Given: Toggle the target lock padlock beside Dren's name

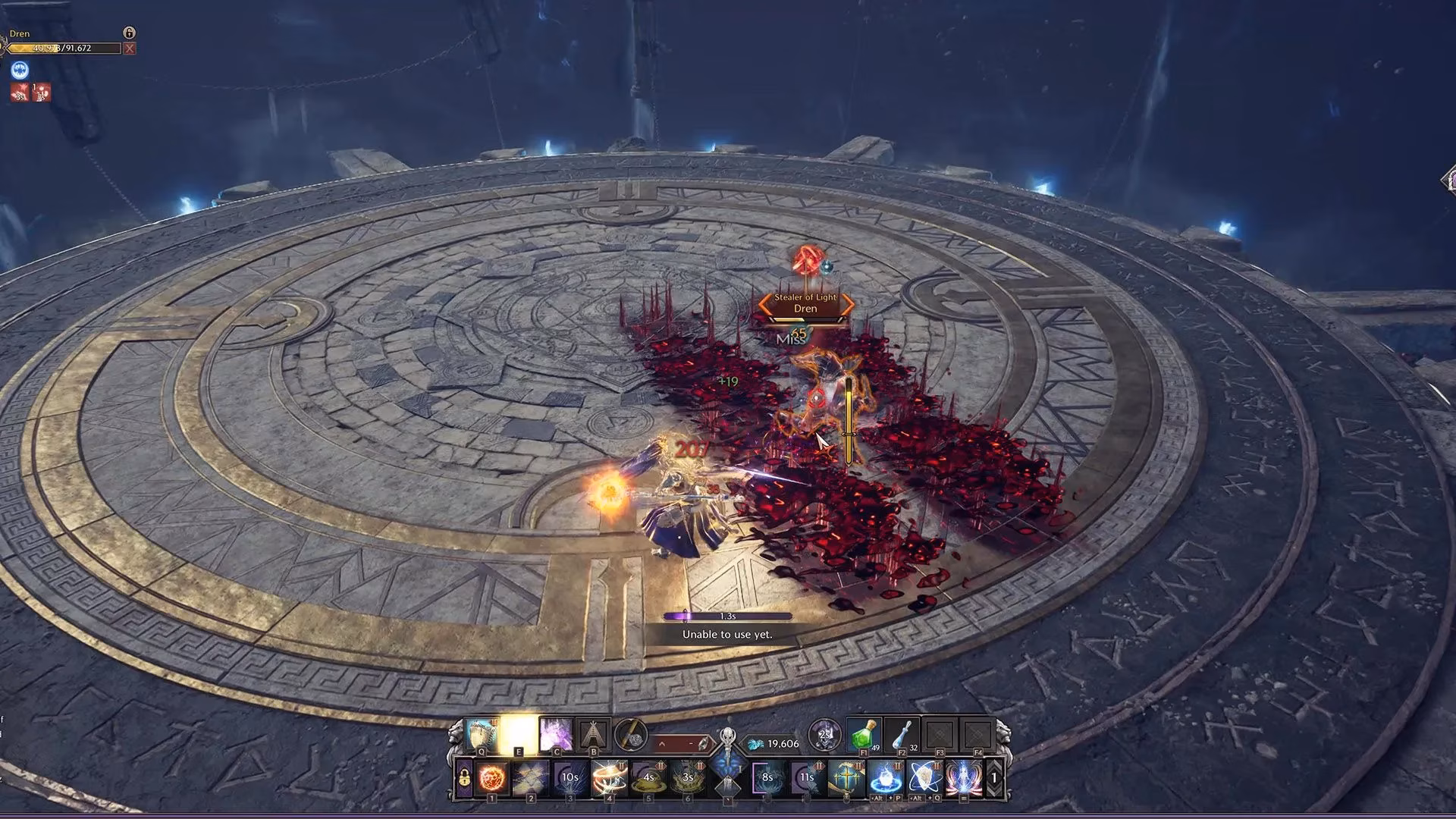Looking at the screenshot, I should (130, 33).
